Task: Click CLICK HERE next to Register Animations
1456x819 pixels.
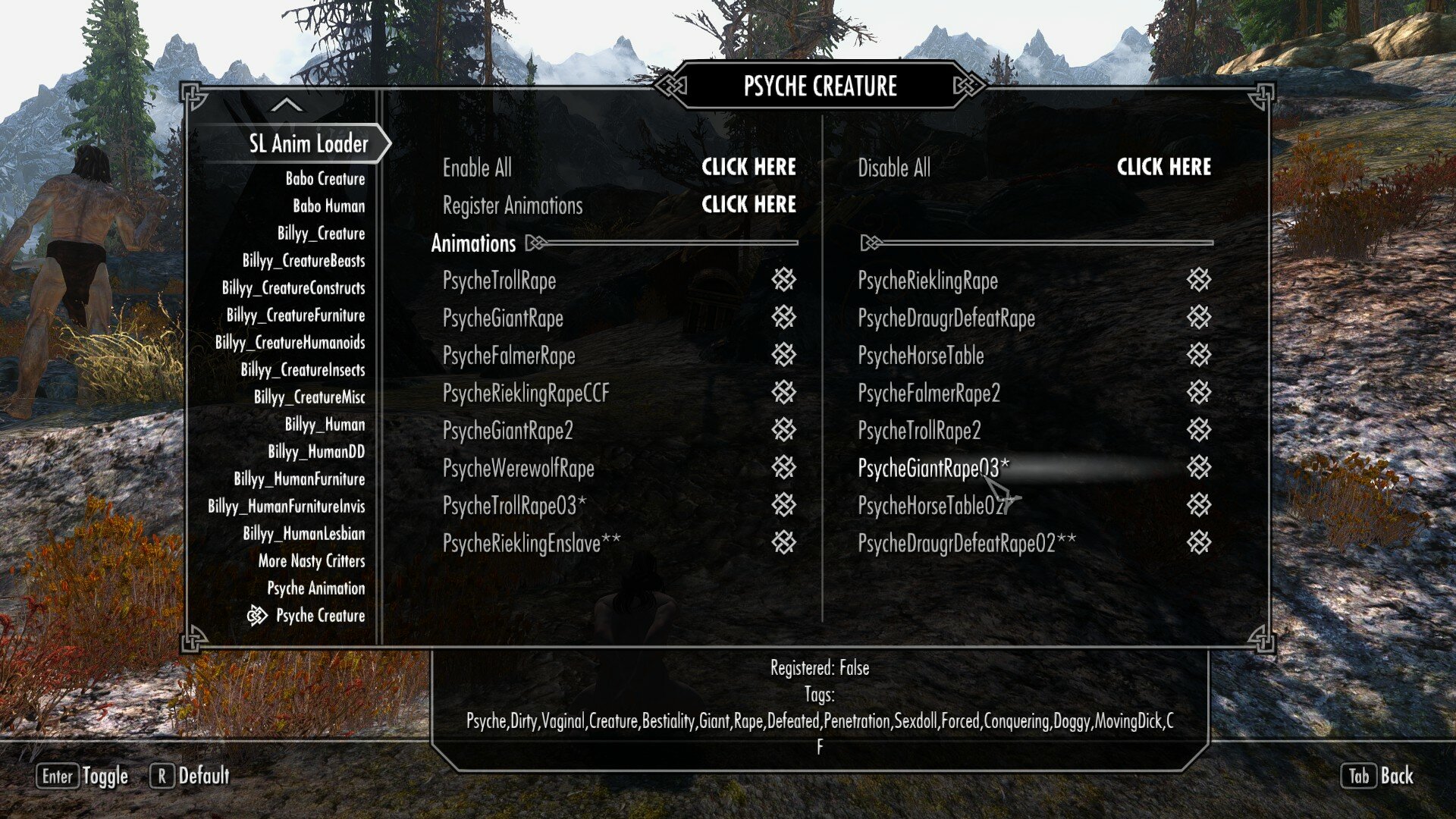Action: click(749, 204)
